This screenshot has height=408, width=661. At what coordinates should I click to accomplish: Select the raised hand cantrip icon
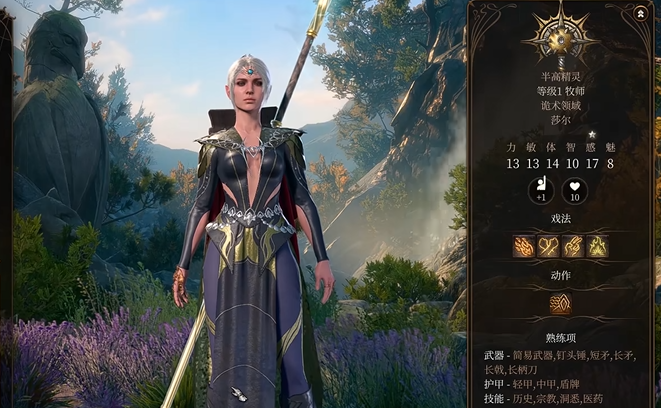click(573, 245)
